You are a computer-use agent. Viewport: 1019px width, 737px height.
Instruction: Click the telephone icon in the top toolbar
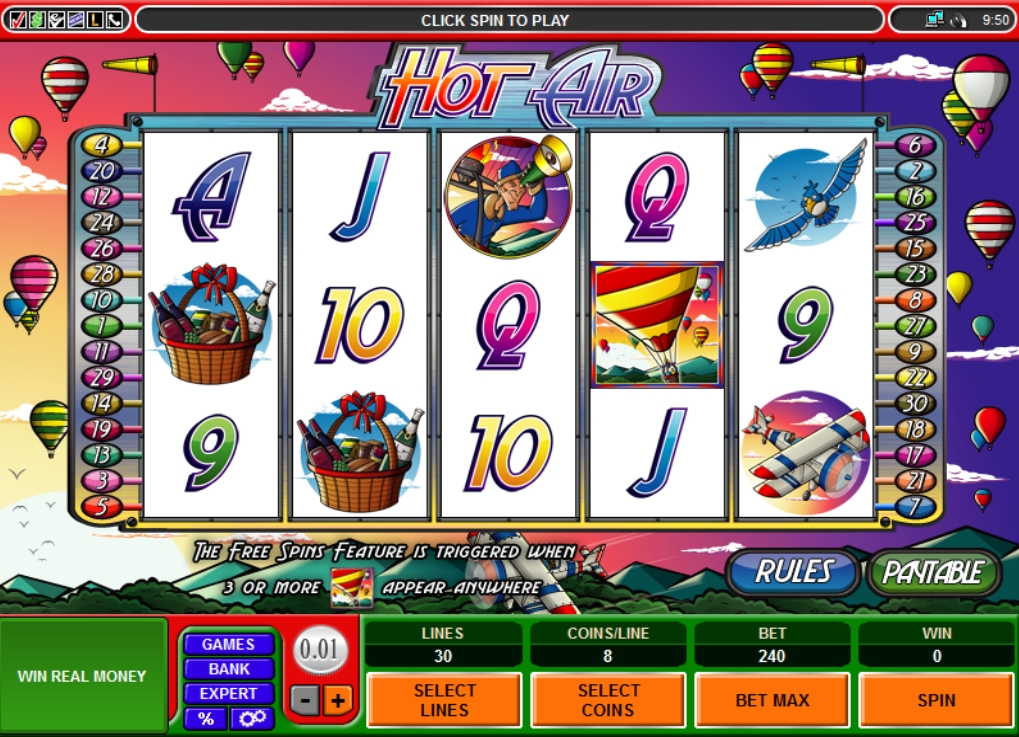tap(114, 19)
